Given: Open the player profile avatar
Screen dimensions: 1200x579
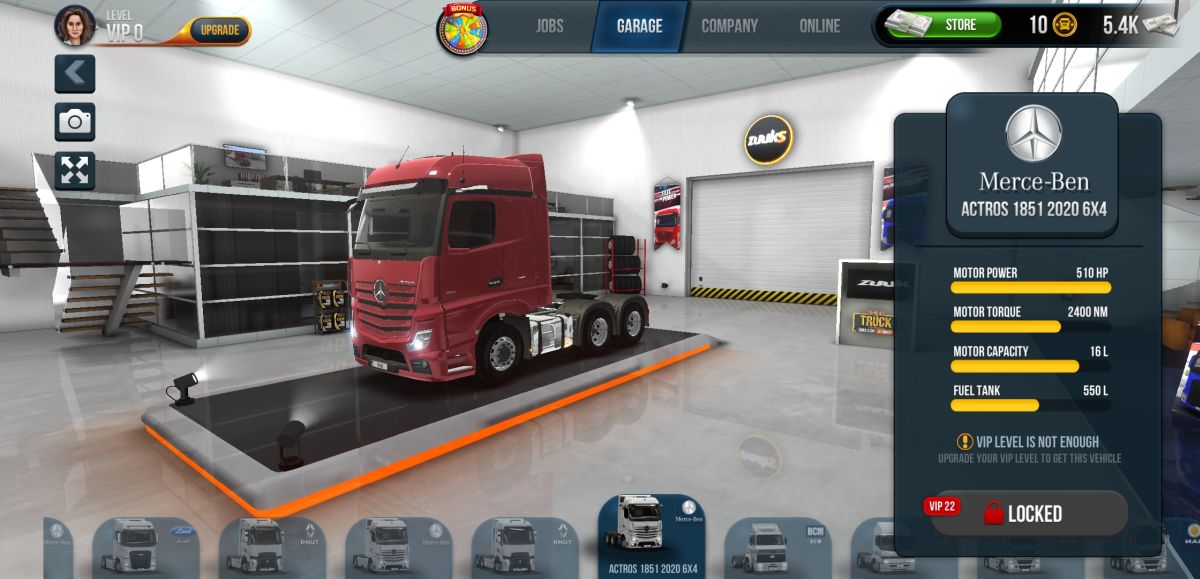Looking at the screenshot, I should (x=75, y=26).
